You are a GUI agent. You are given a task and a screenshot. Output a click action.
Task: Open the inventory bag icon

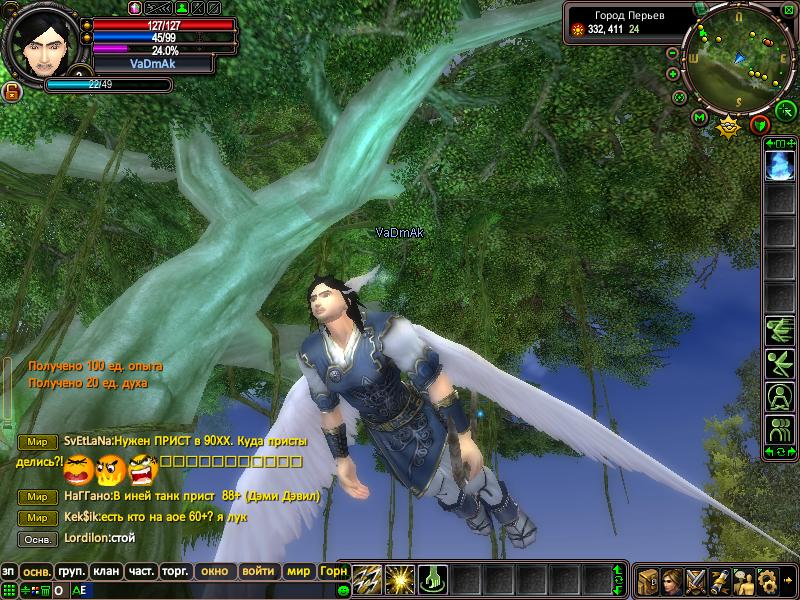point(646,580)
